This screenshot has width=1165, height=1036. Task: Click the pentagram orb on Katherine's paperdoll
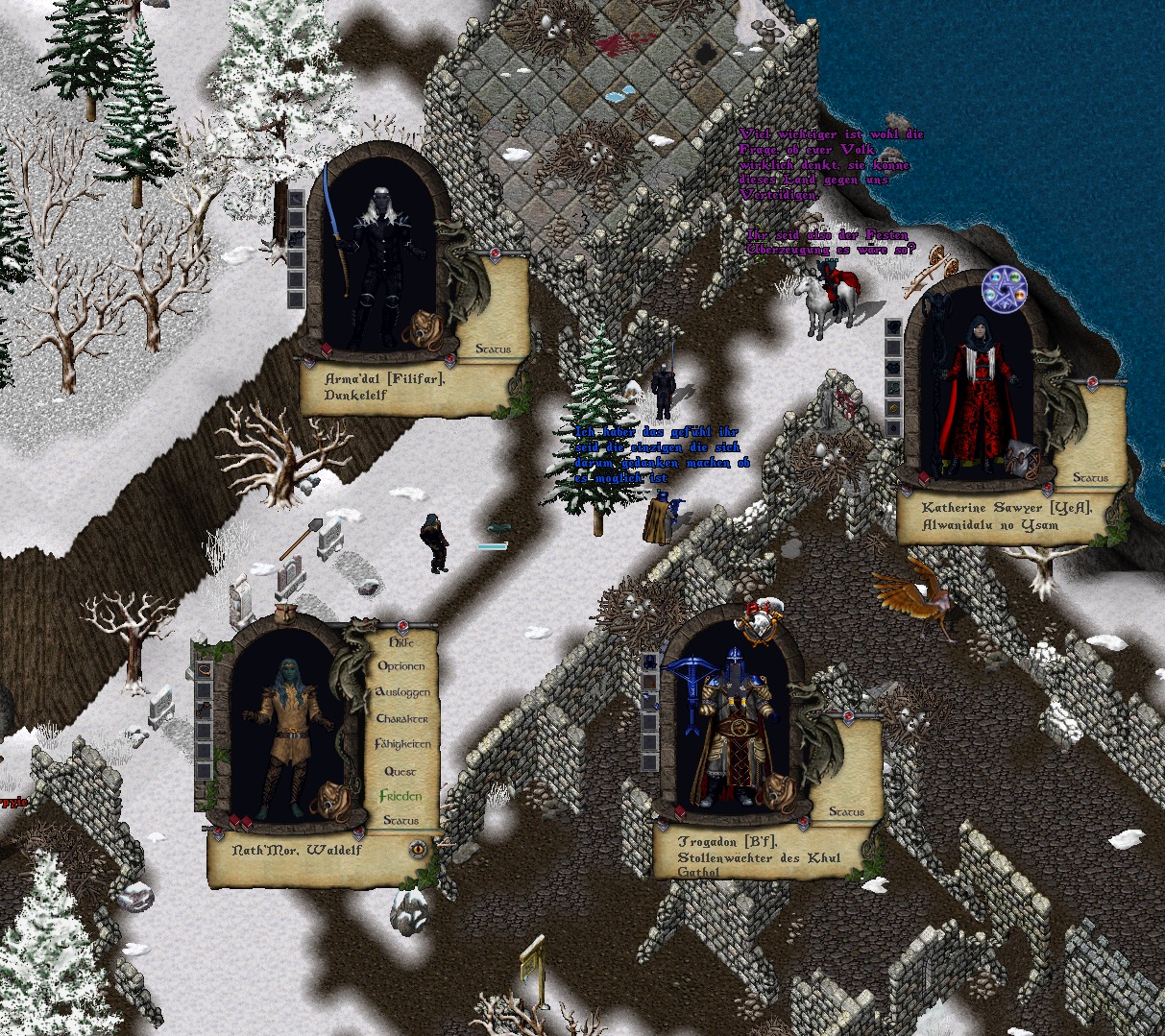1004,289
